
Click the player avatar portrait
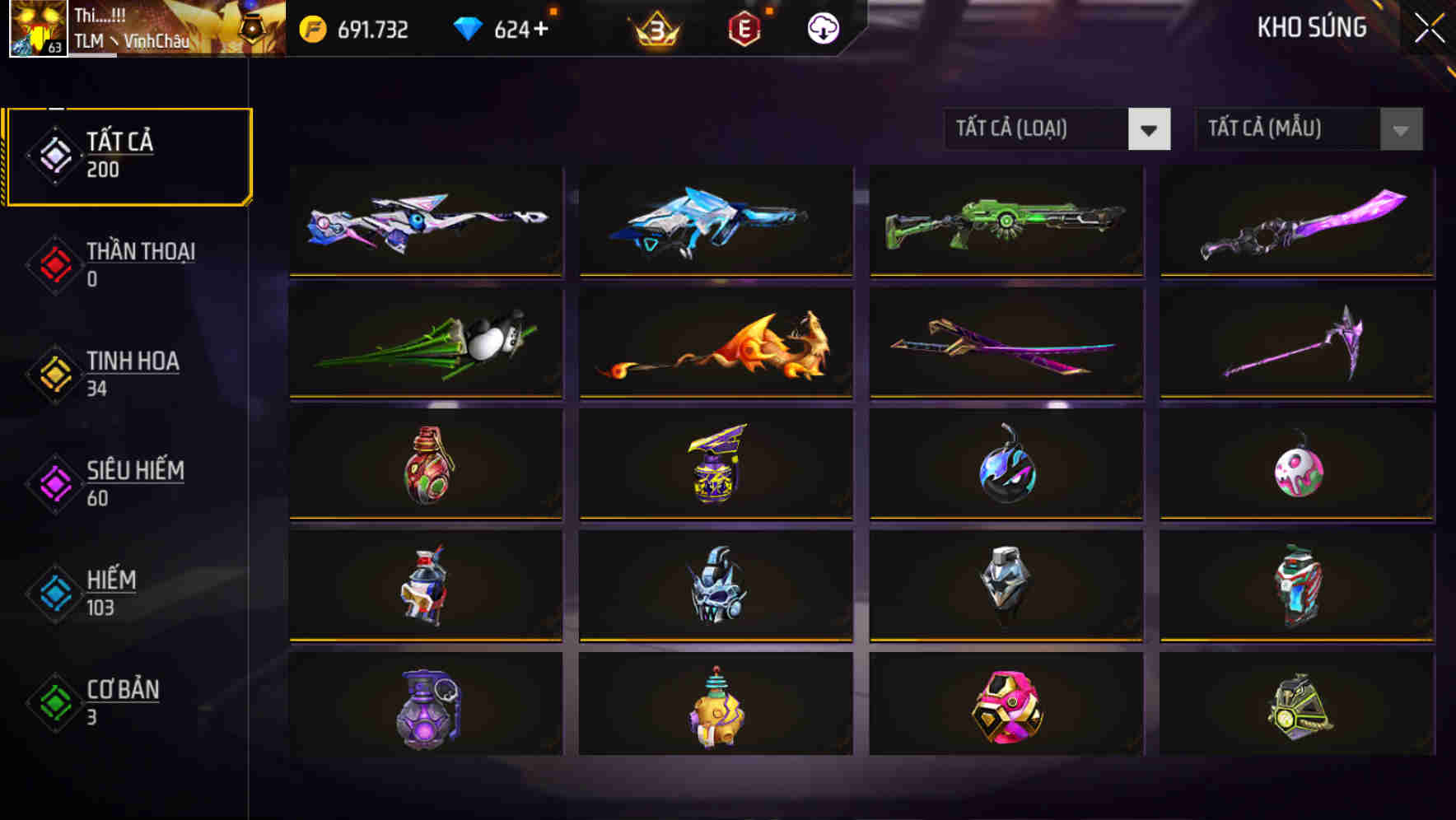(x=37, y=29)
